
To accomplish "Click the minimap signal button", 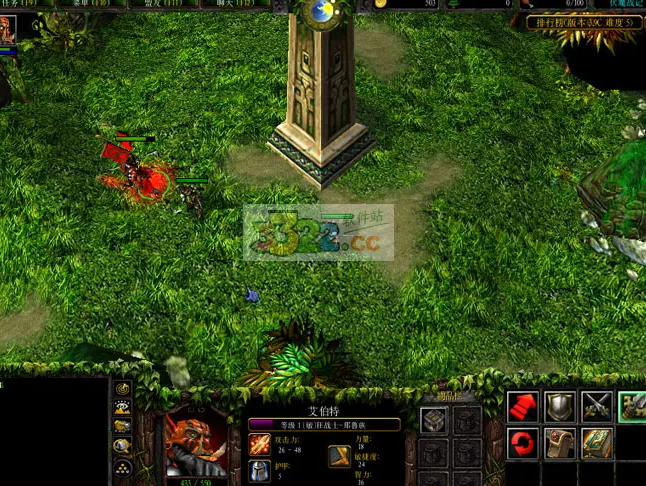I will click(123, 389).
